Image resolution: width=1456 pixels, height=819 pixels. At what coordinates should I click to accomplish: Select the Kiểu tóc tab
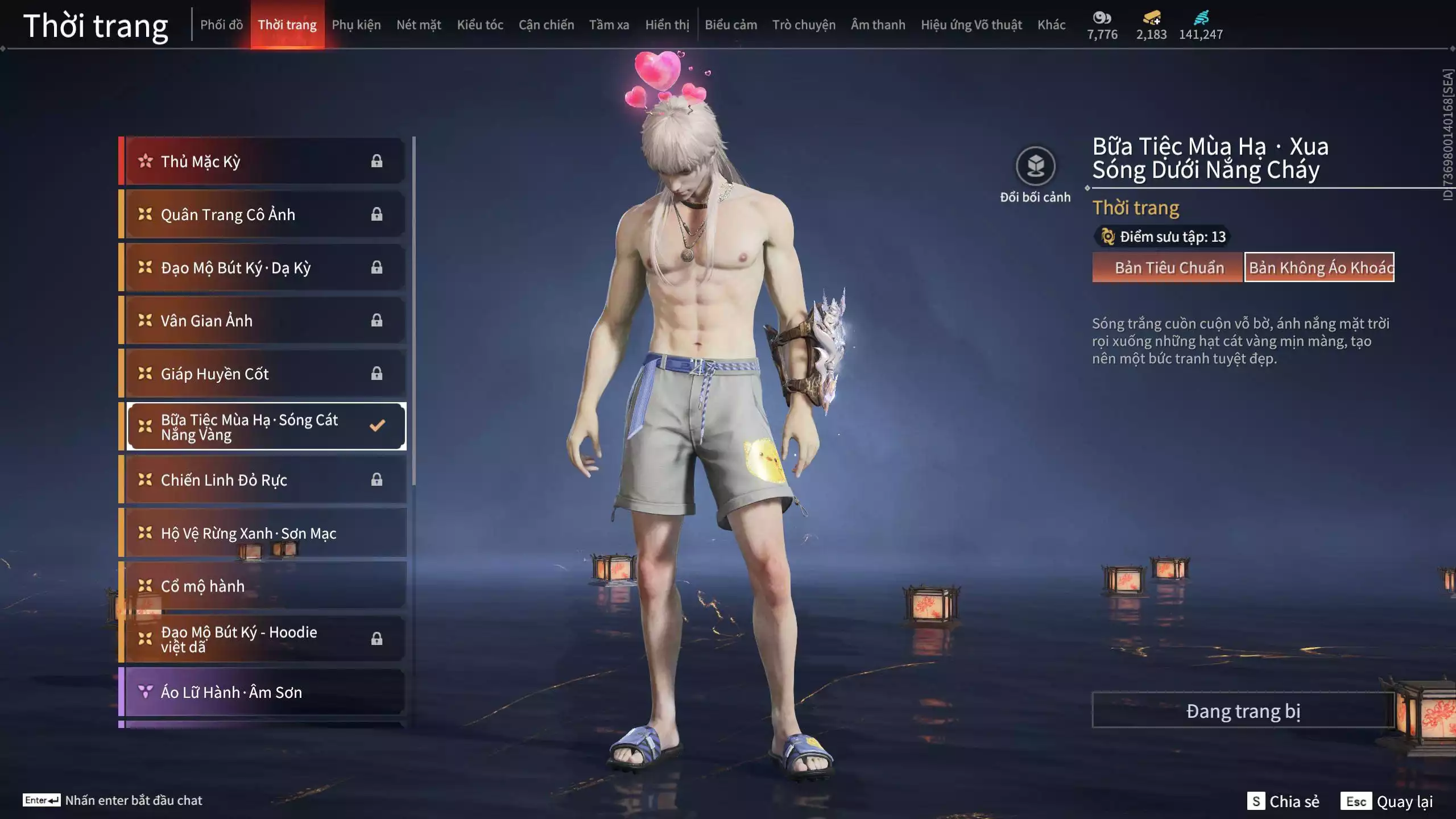tap(480, 25)
